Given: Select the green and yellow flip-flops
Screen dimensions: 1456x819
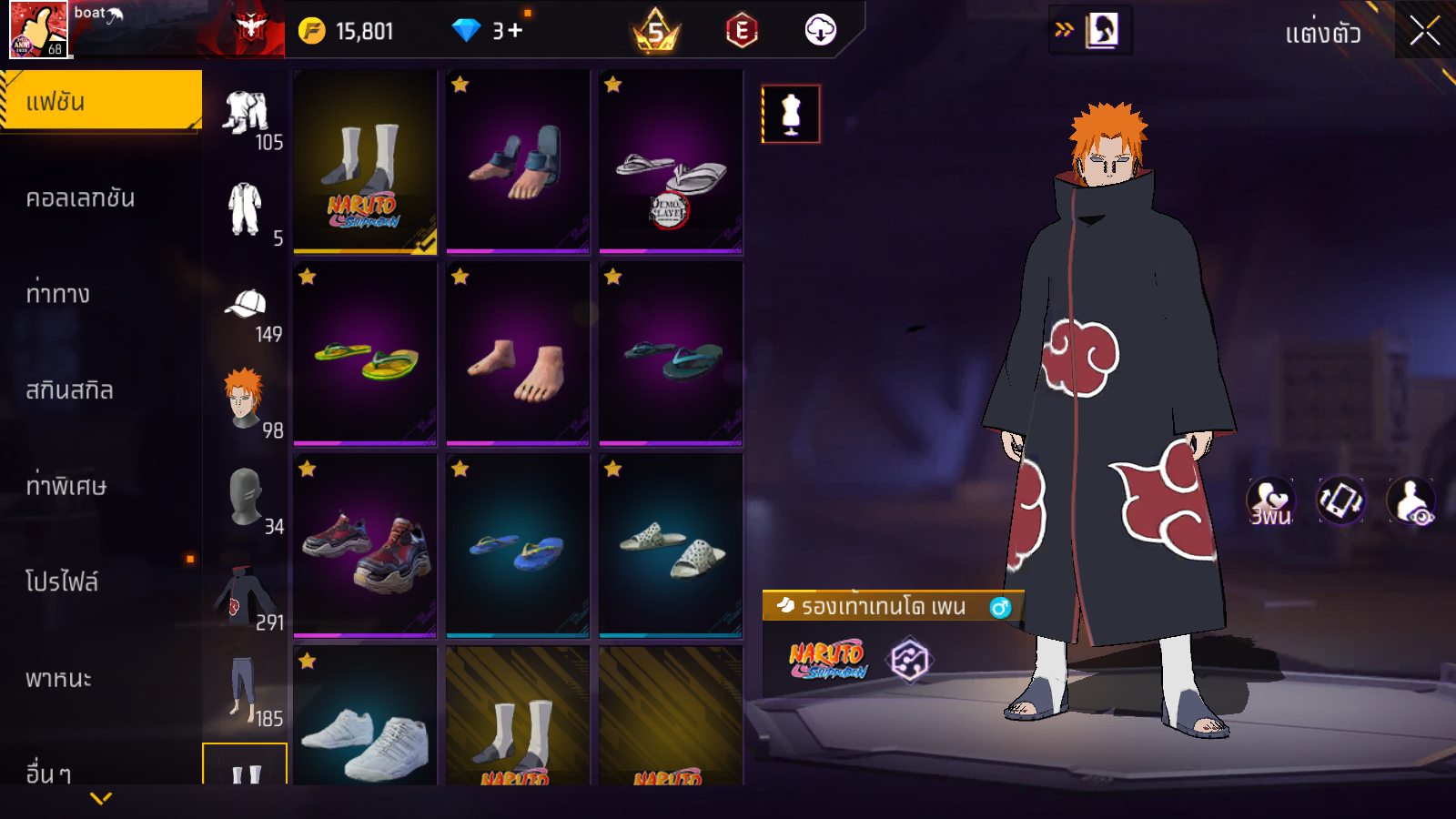Looking at the screenshot, I should (x=365, y=354).
